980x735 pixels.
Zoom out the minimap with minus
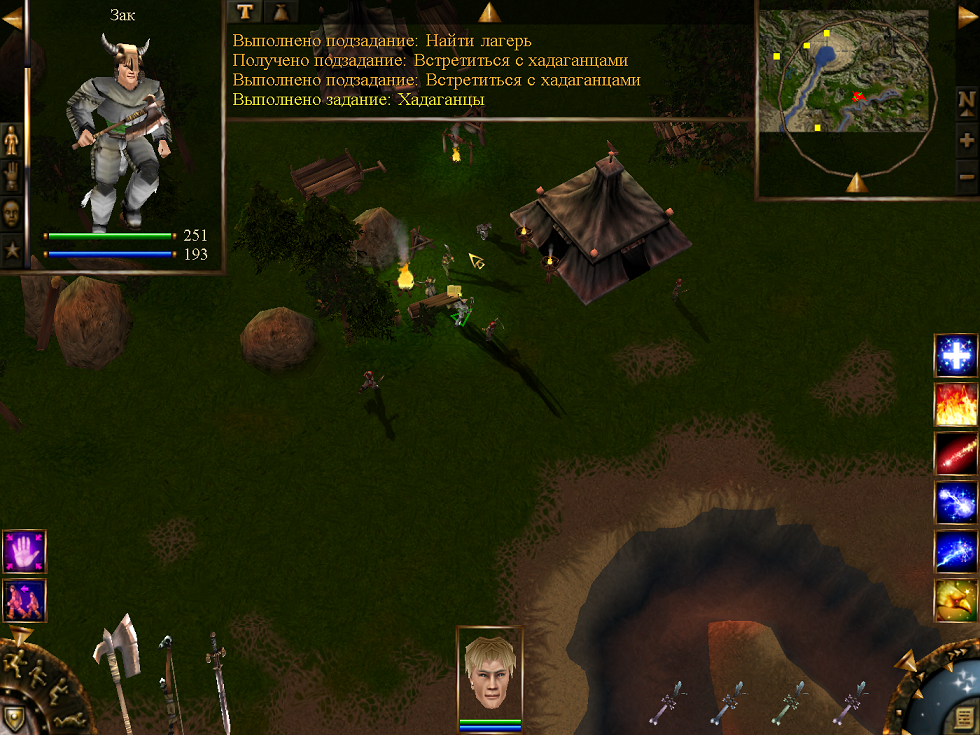click(966, 177)
